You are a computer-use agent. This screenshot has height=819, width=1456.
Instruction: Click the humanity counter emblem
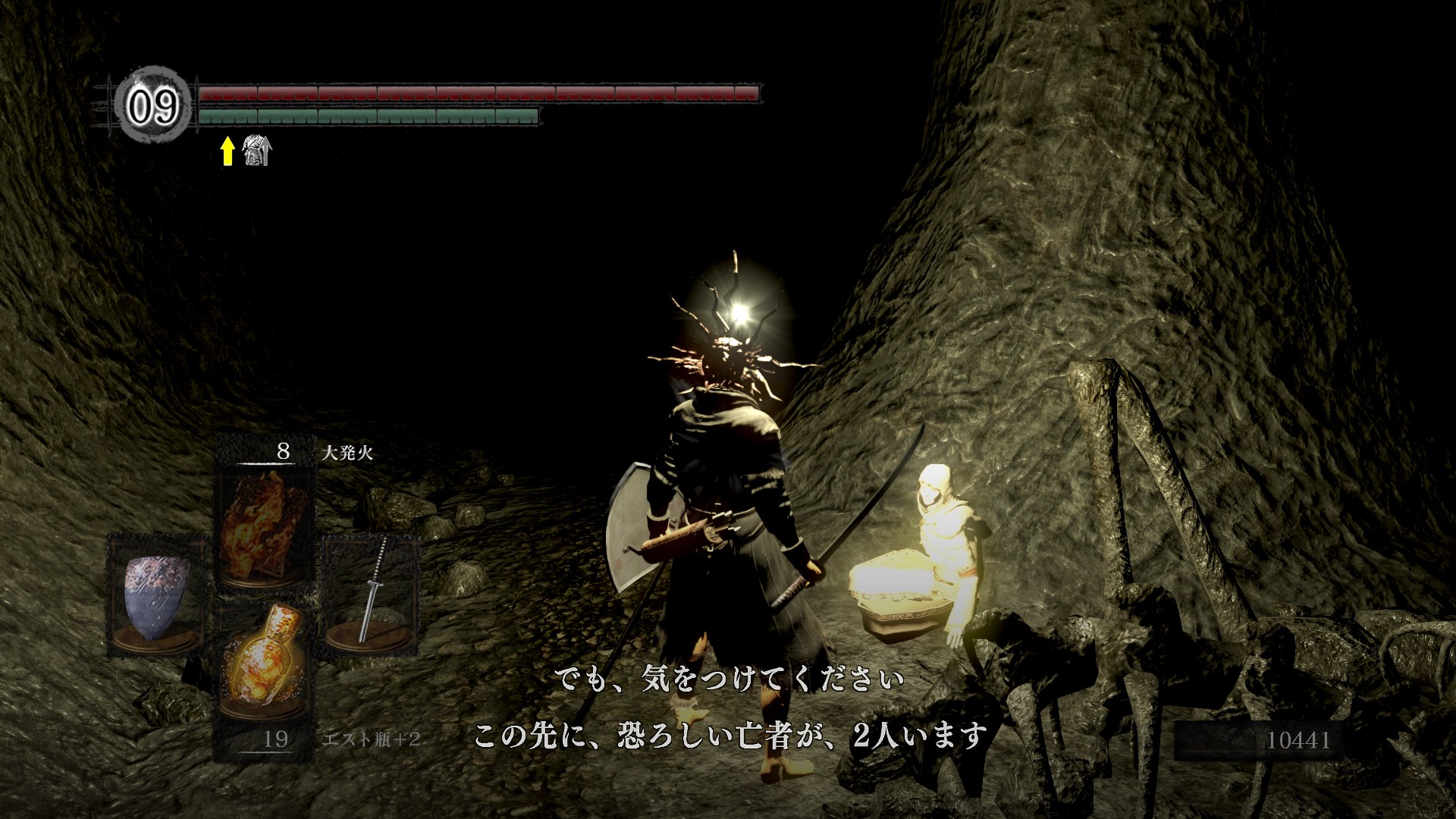click(153, 105)
